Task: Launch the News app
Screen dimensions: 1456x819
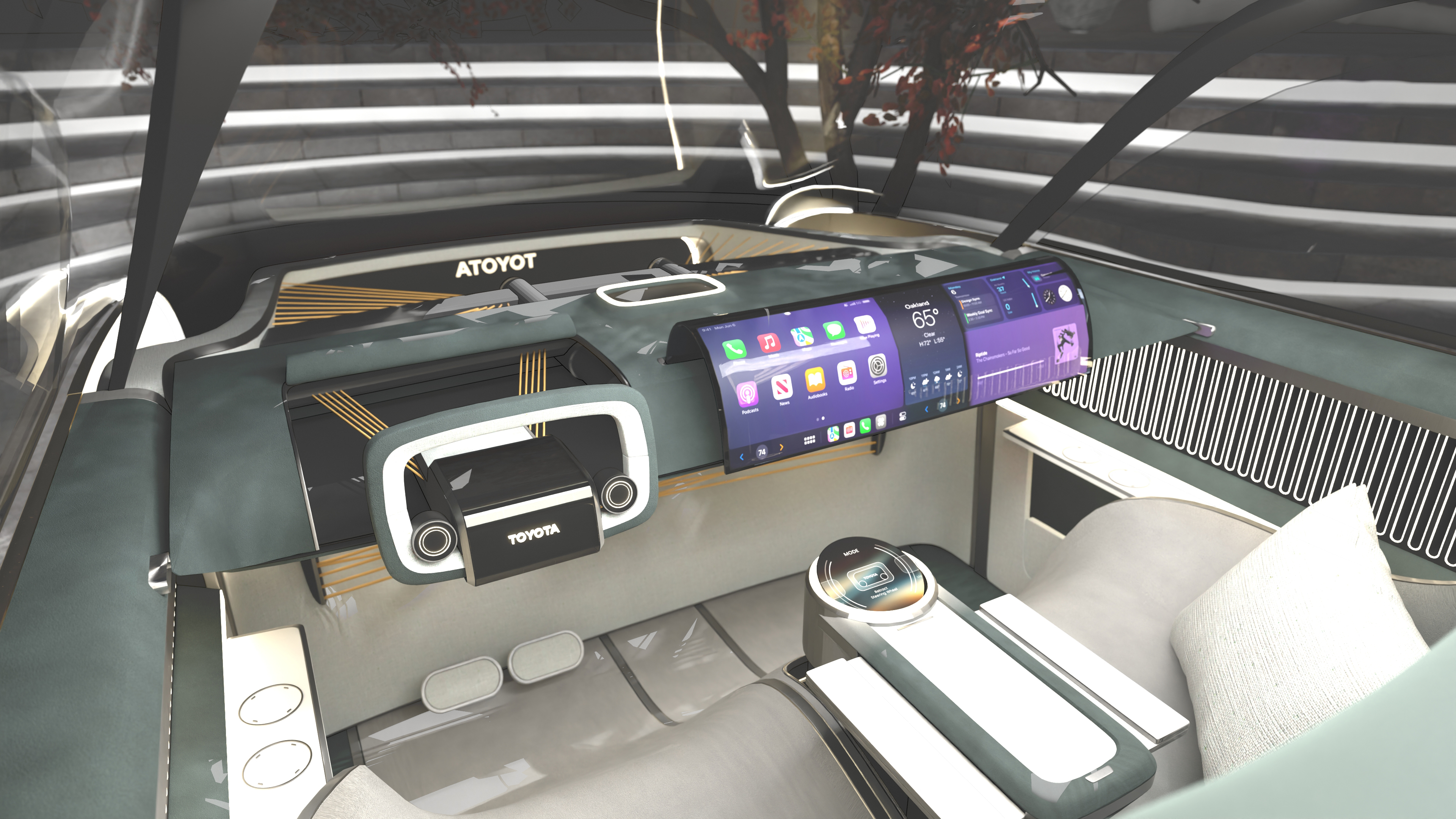Action: click(782, 387)
